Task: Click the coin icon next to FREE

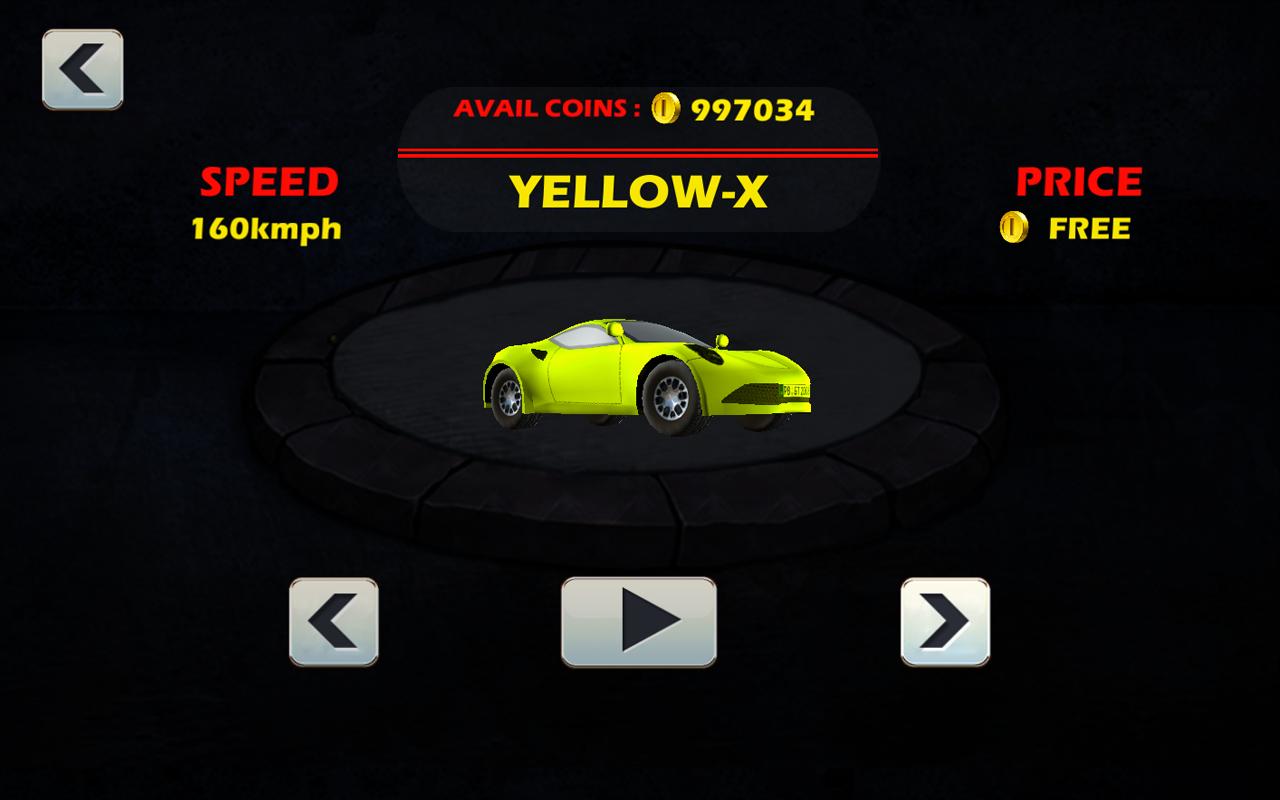Action: tap(1013, 228)
